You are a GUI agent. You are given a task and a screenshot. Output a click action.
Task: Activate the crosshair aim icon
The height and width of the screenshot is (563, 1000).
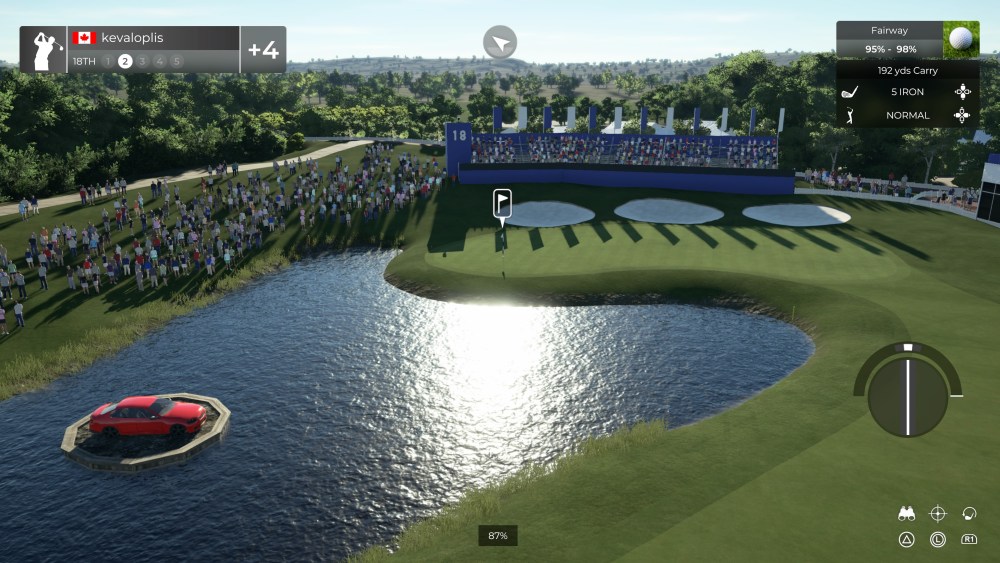click(x=937, y=514)
